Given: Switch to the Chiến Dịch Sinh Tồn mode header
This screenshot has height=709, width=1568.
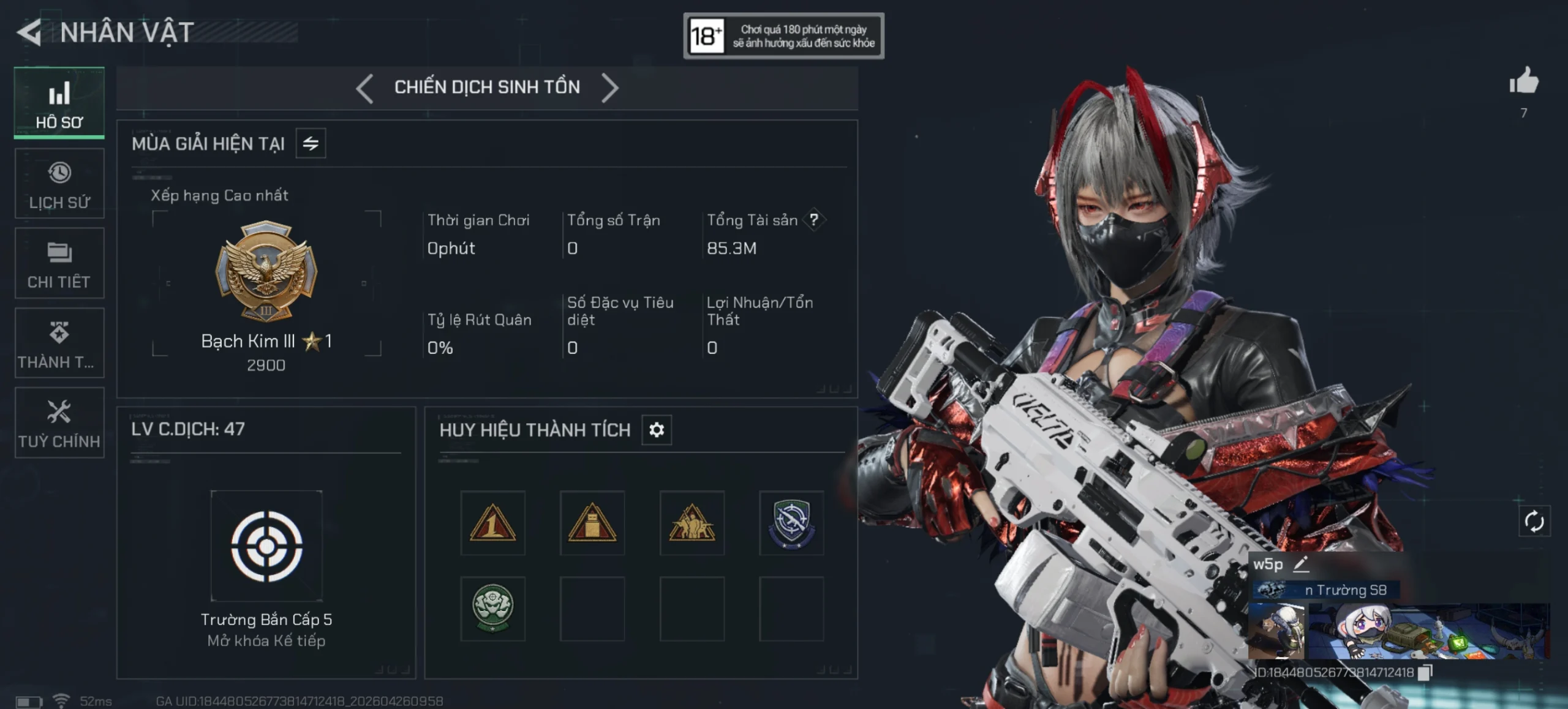Looking at the screenshot, I should coord(487,87).
